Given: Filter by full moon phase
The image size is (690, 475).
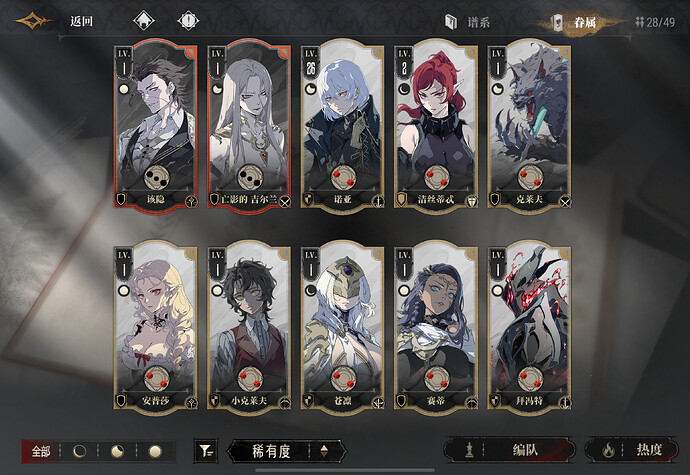Looking at the screenshot, I should [x=155, y=451].
